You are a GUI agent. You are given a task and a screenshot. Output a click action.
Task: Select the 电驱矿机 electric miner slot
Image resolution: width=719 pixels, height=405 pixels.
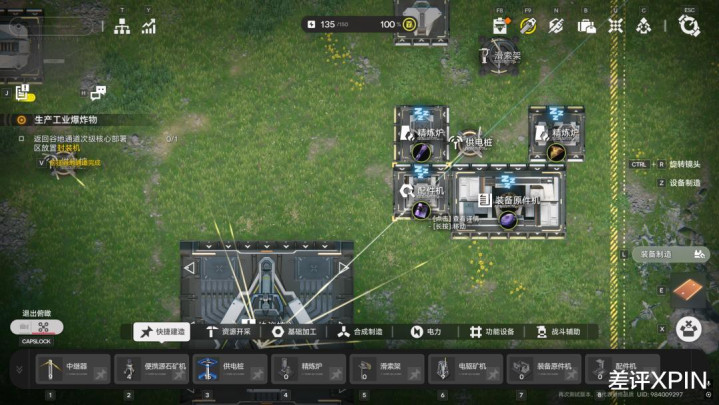point(465,369)
